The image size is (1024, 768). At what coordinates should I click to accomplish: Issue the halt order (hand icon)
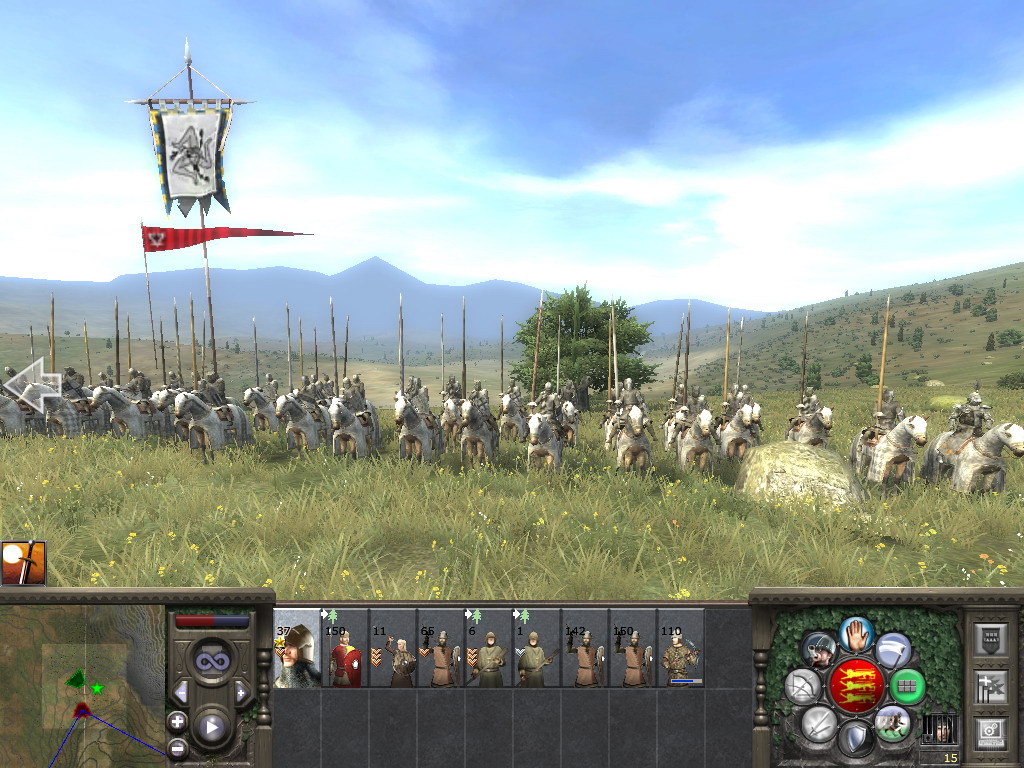click(856, 634)
